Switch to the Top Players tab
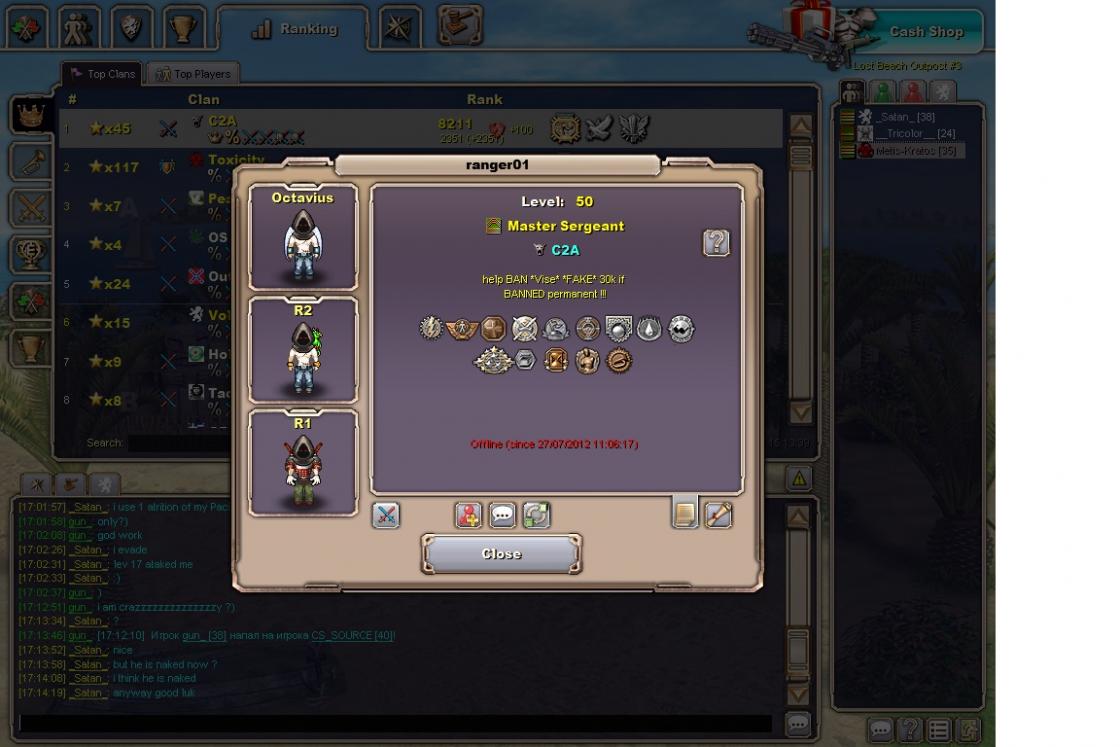The height and width of the screenshot is (747, 1120). 193,74
